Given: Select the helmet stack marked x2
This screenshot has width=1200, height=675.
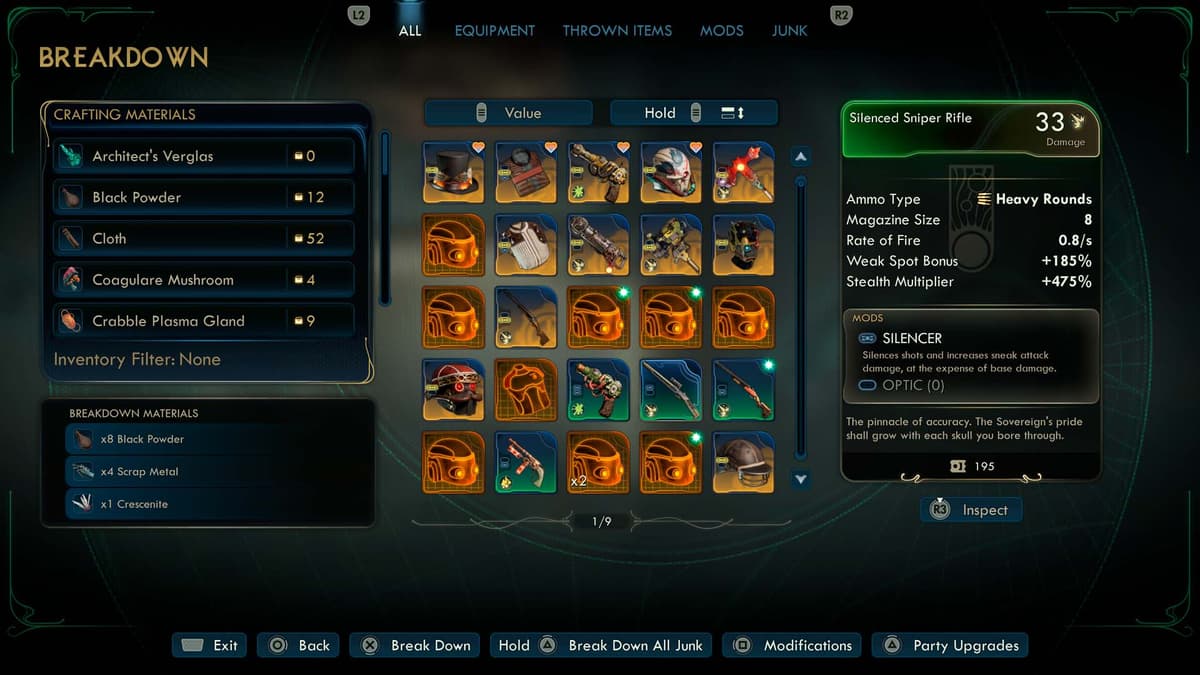Looking at the screenshot, I should 598,461.
